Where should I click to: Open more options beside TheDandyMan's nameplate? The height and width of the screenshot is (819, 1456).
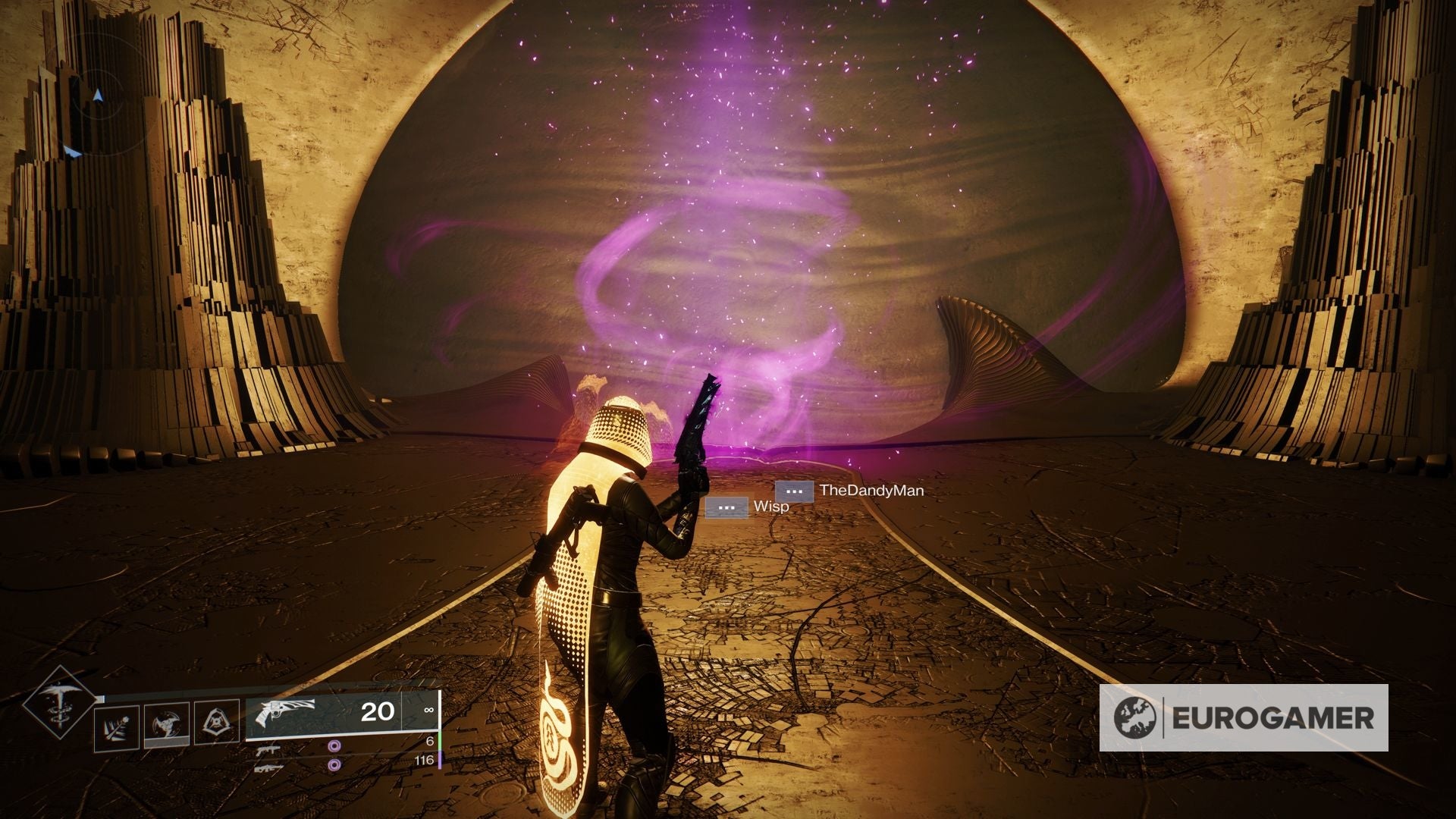(x=795, y=491)
